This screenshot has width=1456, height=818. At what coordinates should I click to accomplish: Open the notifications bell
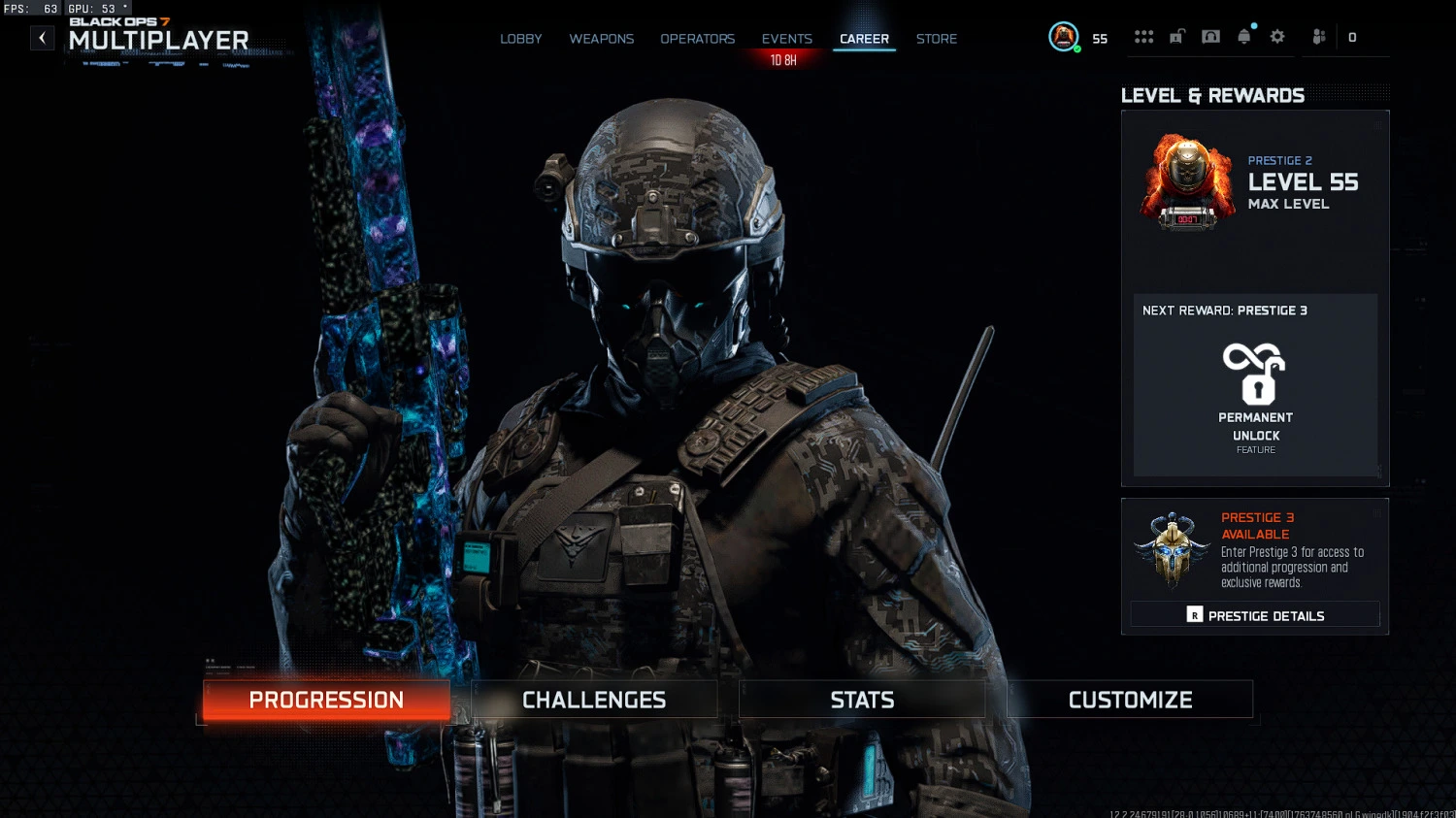point(1244,36)
